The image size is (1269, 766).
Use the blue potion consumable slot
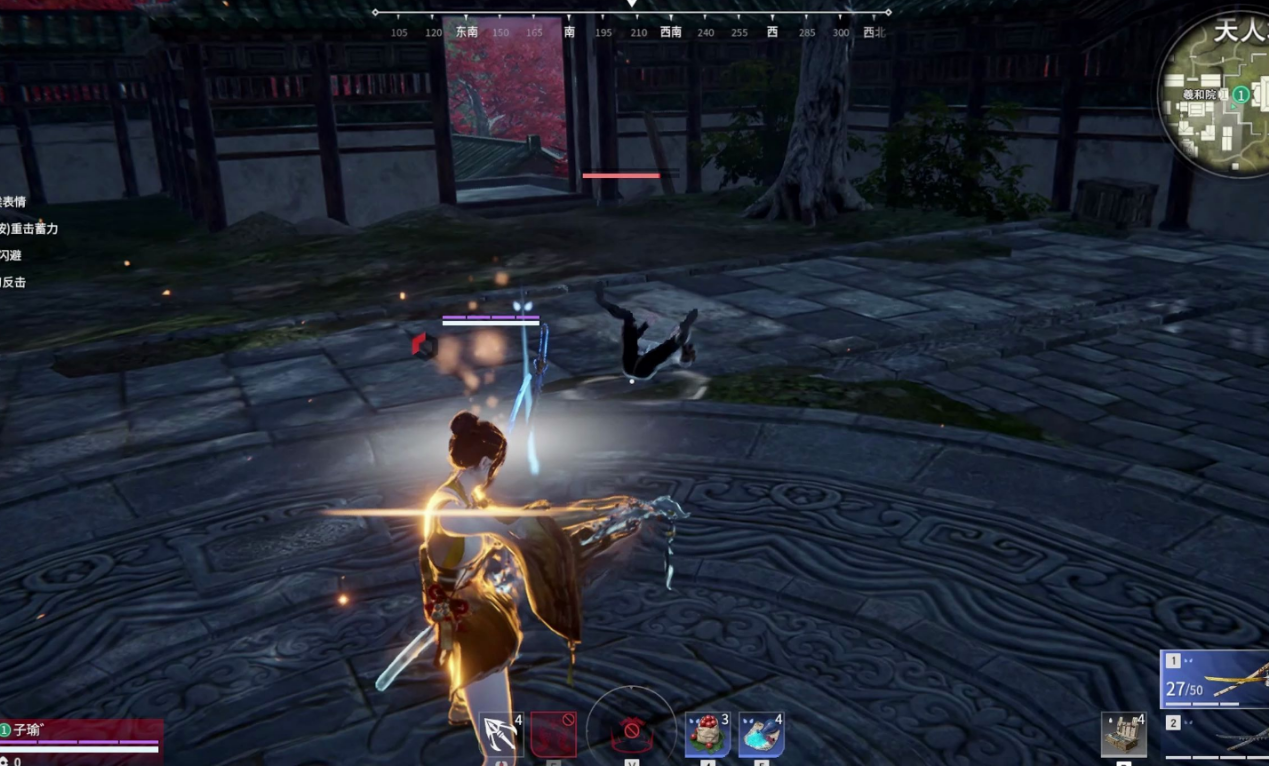pyautogui.click(x=761, y=735)
